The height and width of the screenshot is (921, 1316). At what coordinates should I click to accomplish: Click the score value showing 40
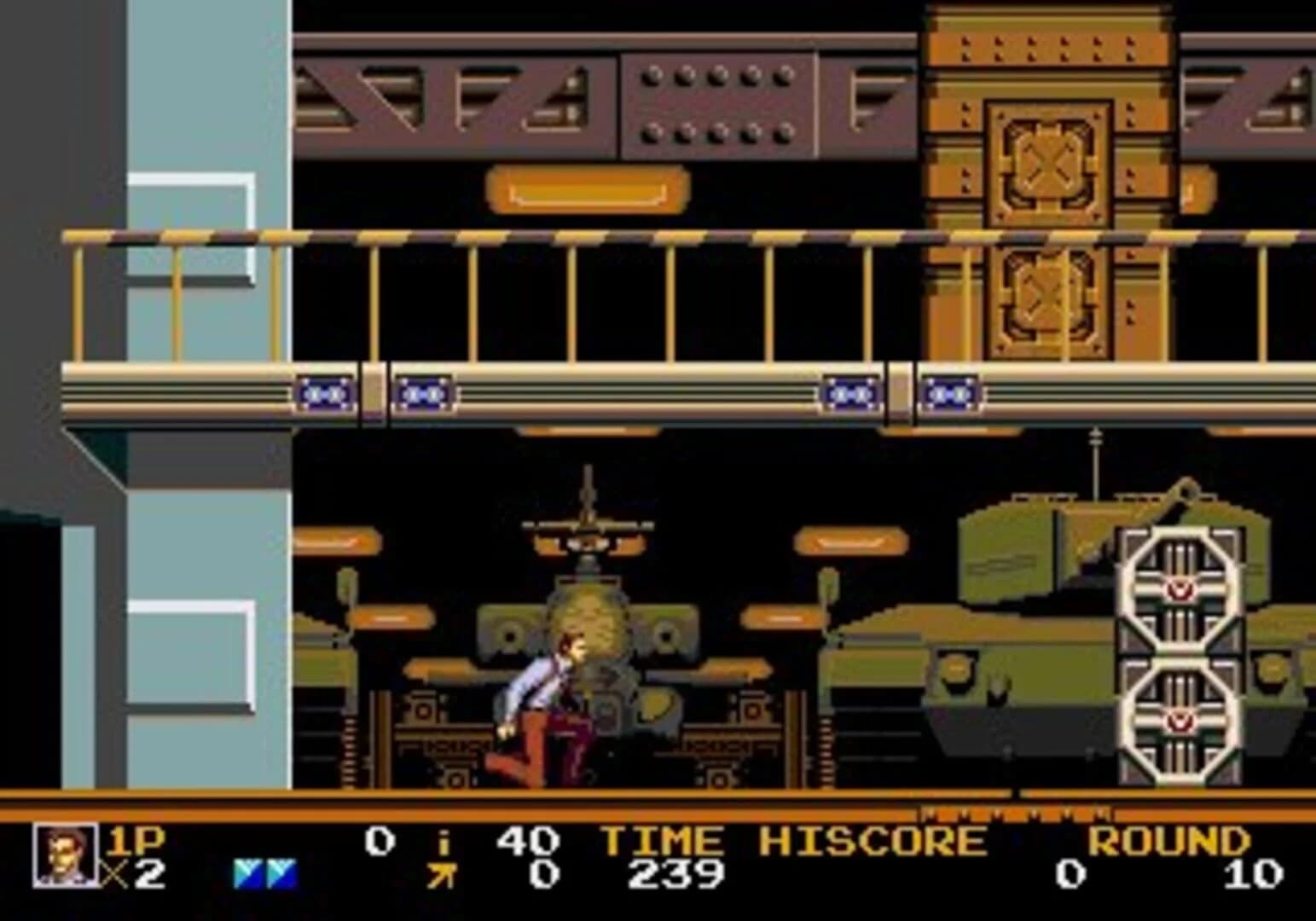pyautogui.click(x=526, y=840)
